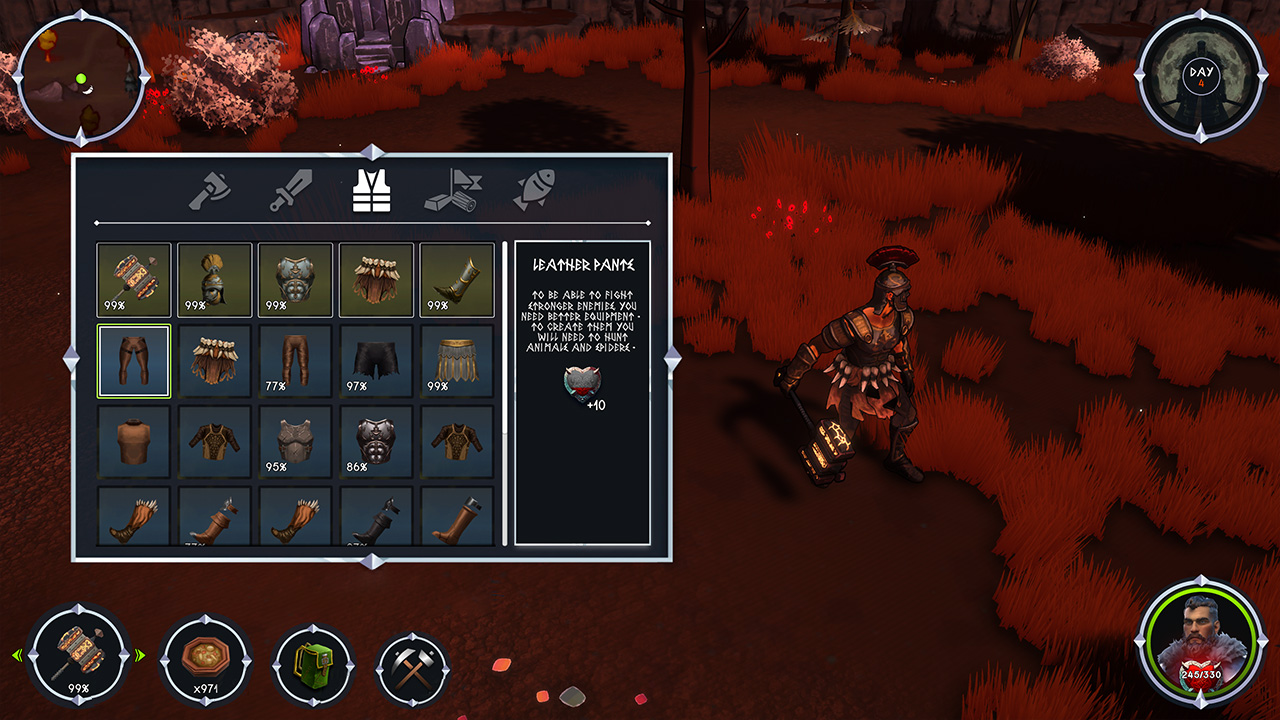Select the gold-trimmed plated skirt at 99%
Viewport: 1280px width, 720px height.
coord(457,361)
